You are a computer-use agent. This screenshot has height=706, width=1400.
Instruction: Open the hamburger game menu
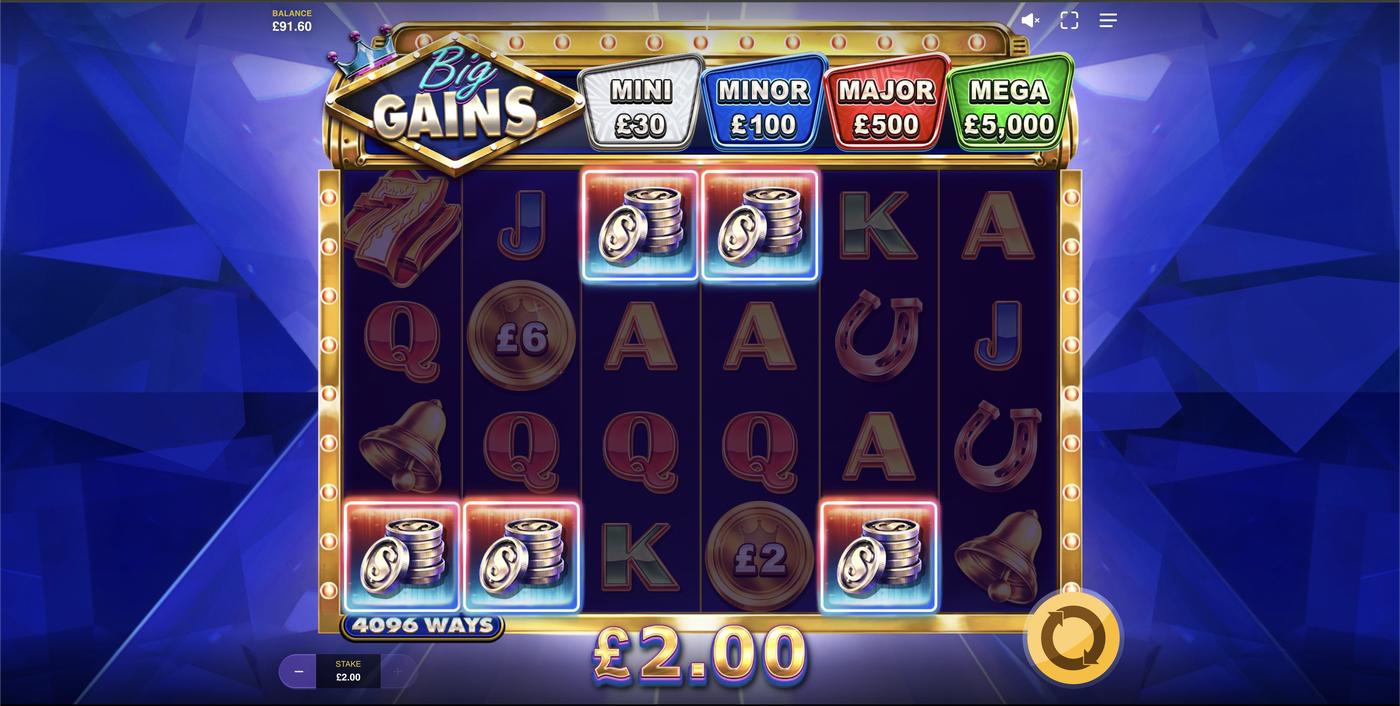tap(1108, 20)
